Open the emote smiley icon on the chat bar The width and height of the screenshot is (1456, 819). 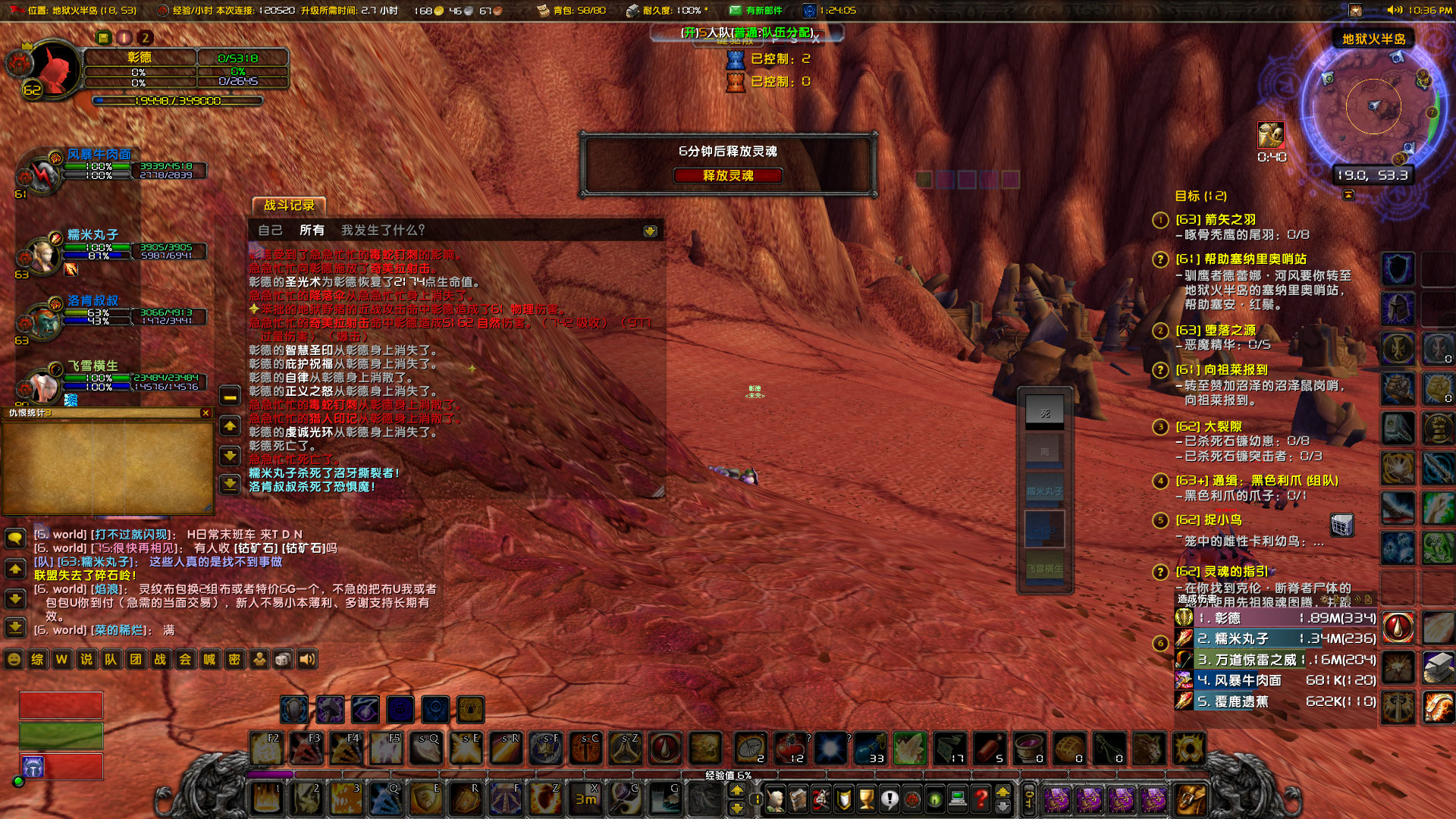tap(14, 660)
